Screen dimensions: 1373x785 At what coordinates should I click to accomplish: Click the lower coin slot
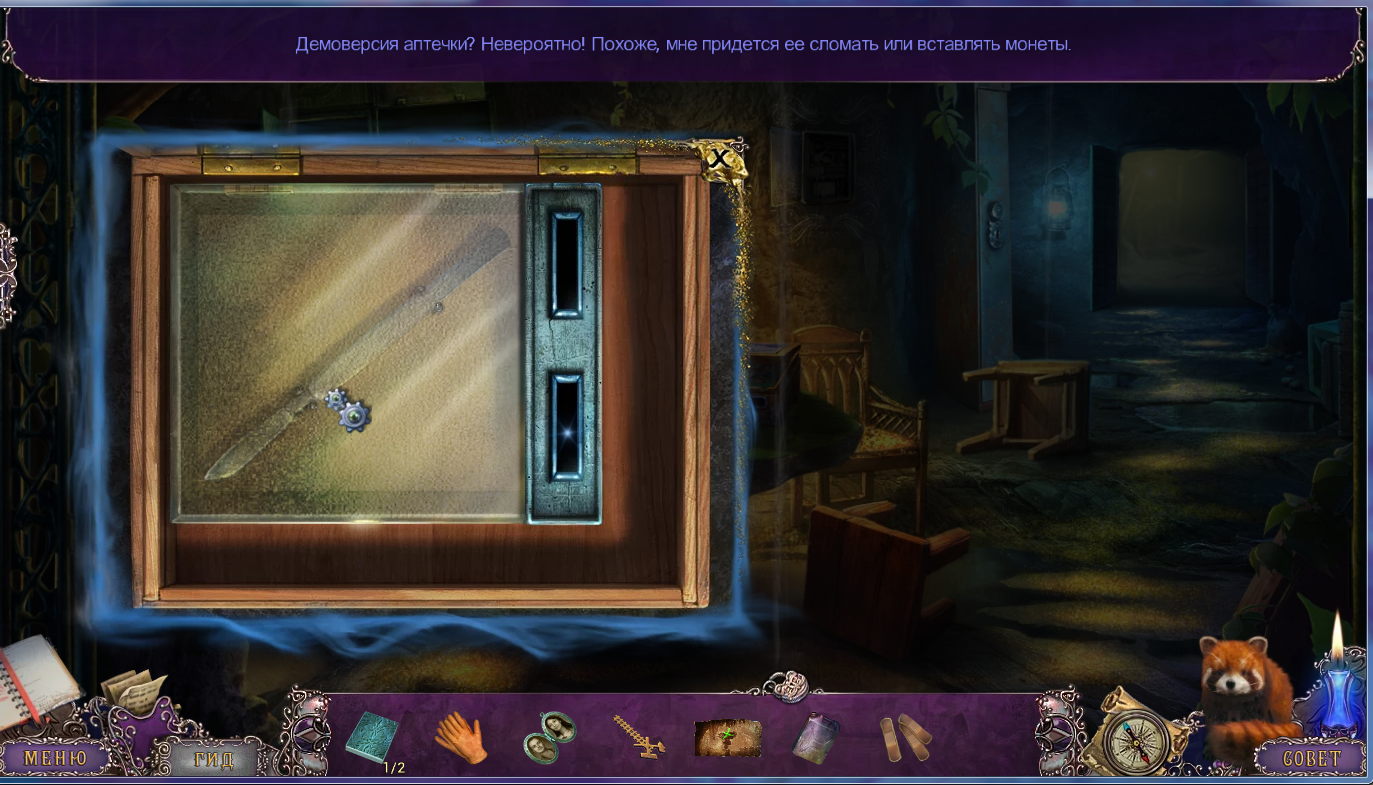(x=566, y=426)
